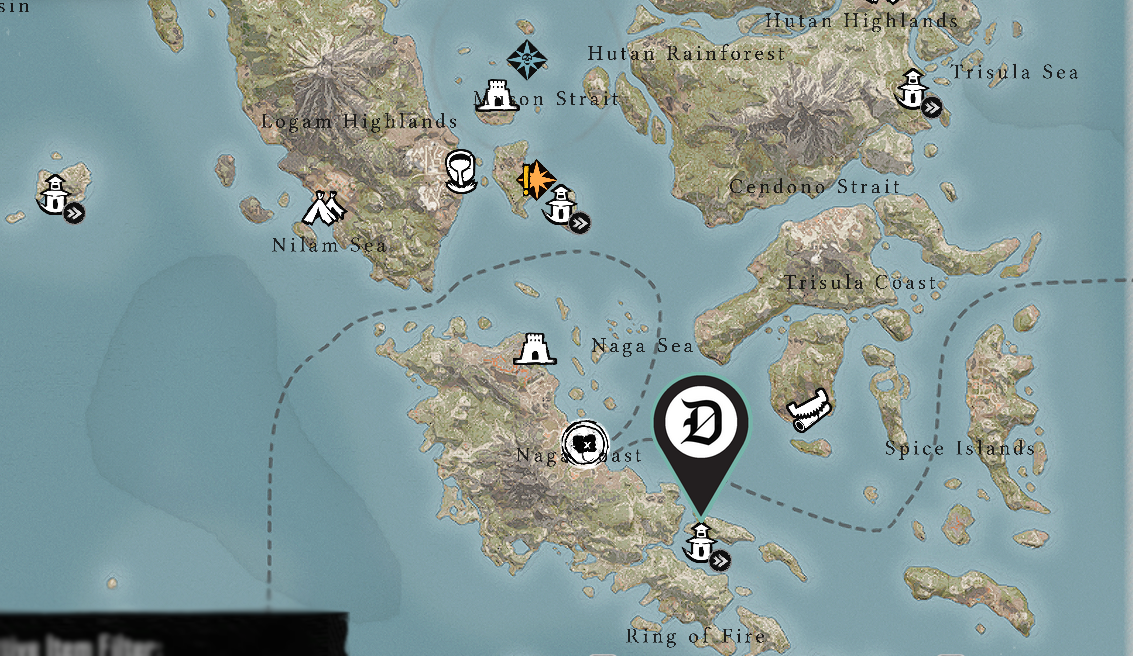
Task: Select the orange explosion event marker
Action: click(x=536, y=179)
